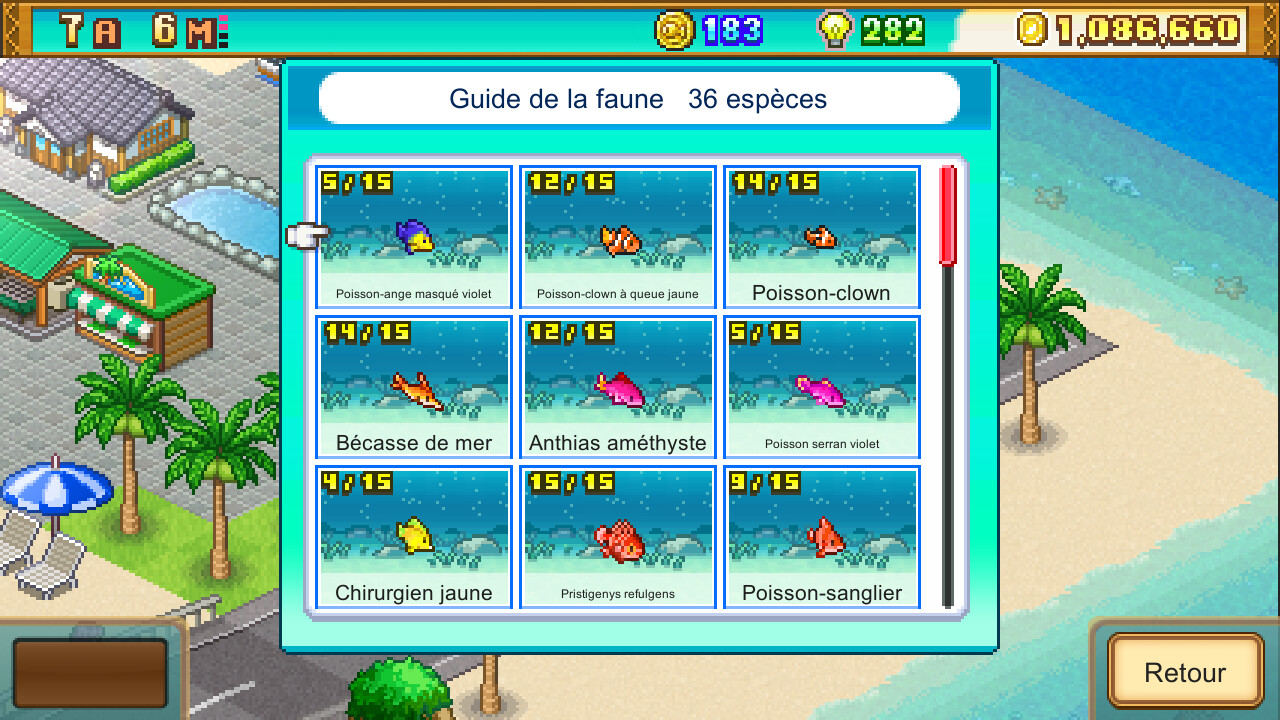
Task: Open the Poisson serran violet entry
Action: [821, 387]
